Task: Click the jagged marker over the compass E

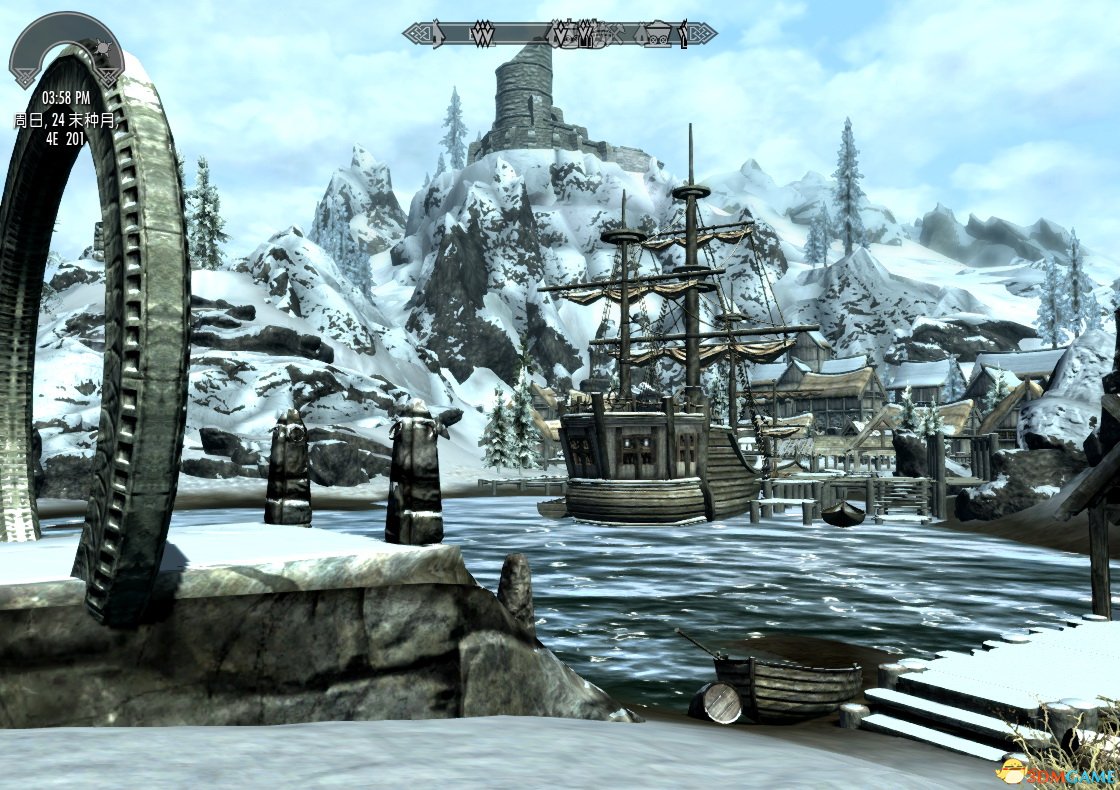Action: click(483, 35)
